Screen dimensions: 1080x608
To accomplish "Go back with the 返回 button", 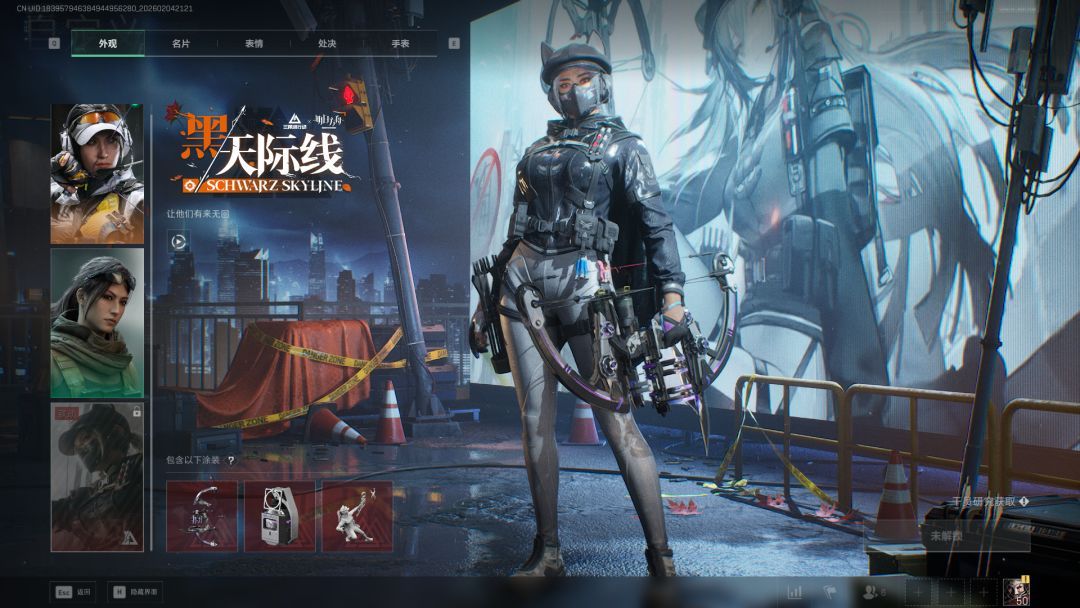I will click(x=75, y=592).
